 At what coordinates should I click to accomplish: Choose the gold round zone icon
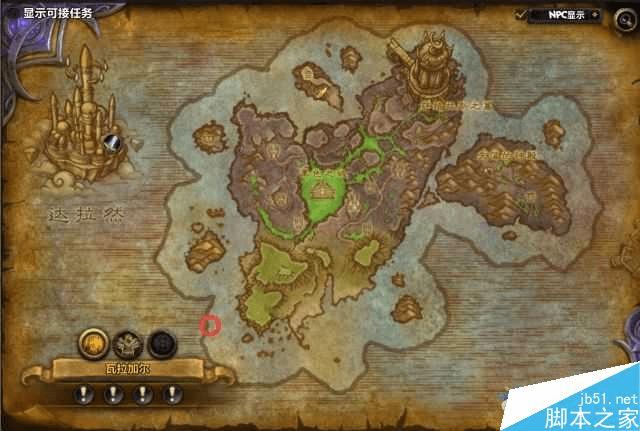click(93, 344)
